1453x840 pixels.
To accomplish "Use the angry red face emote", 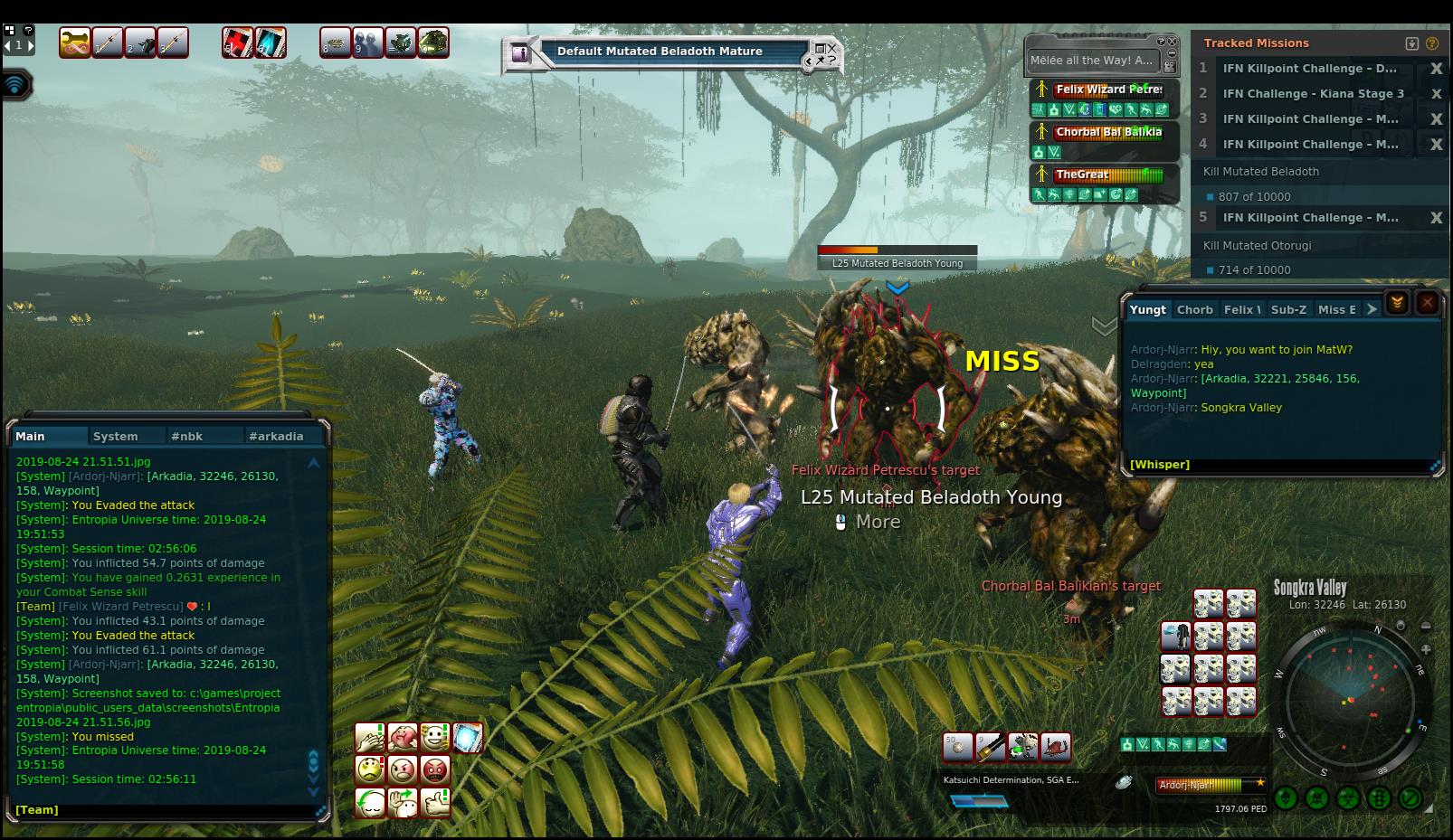I will 435,769.
